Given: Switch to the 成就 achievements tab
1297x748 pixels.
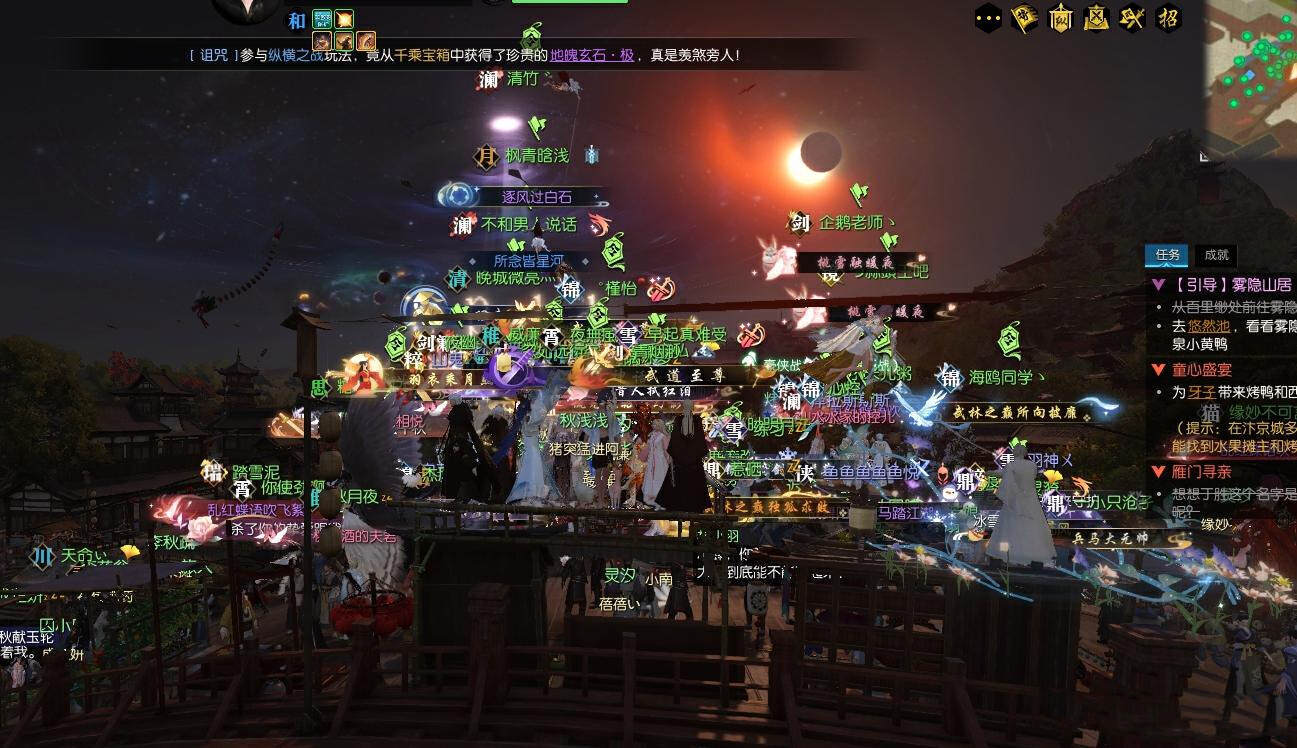Looking at the screenshot, I should [x=1216, y=255].
